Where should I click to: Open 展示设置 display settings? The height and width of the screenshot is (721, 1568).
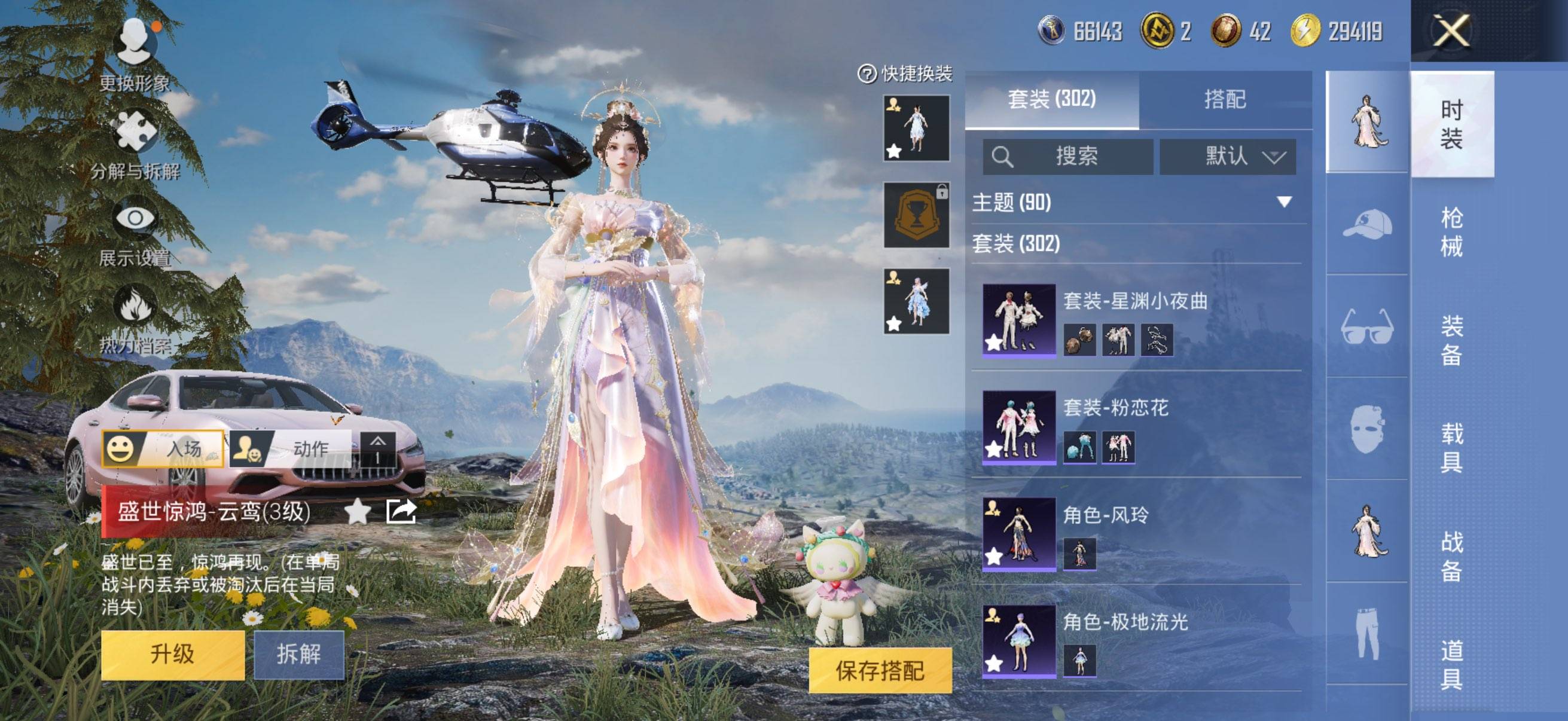click(x=135, y=233)
